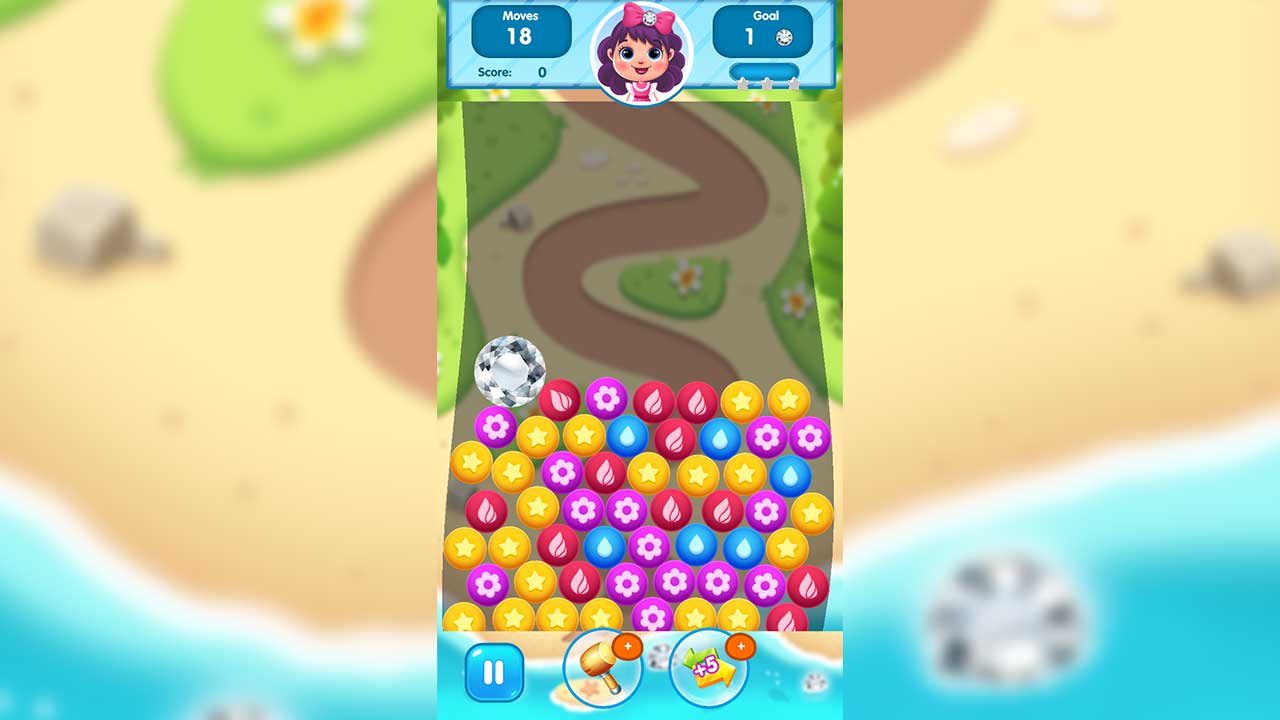Select a blue droplet bubble on the board
The image size is (1280, 720).
[x=626, y=436]
